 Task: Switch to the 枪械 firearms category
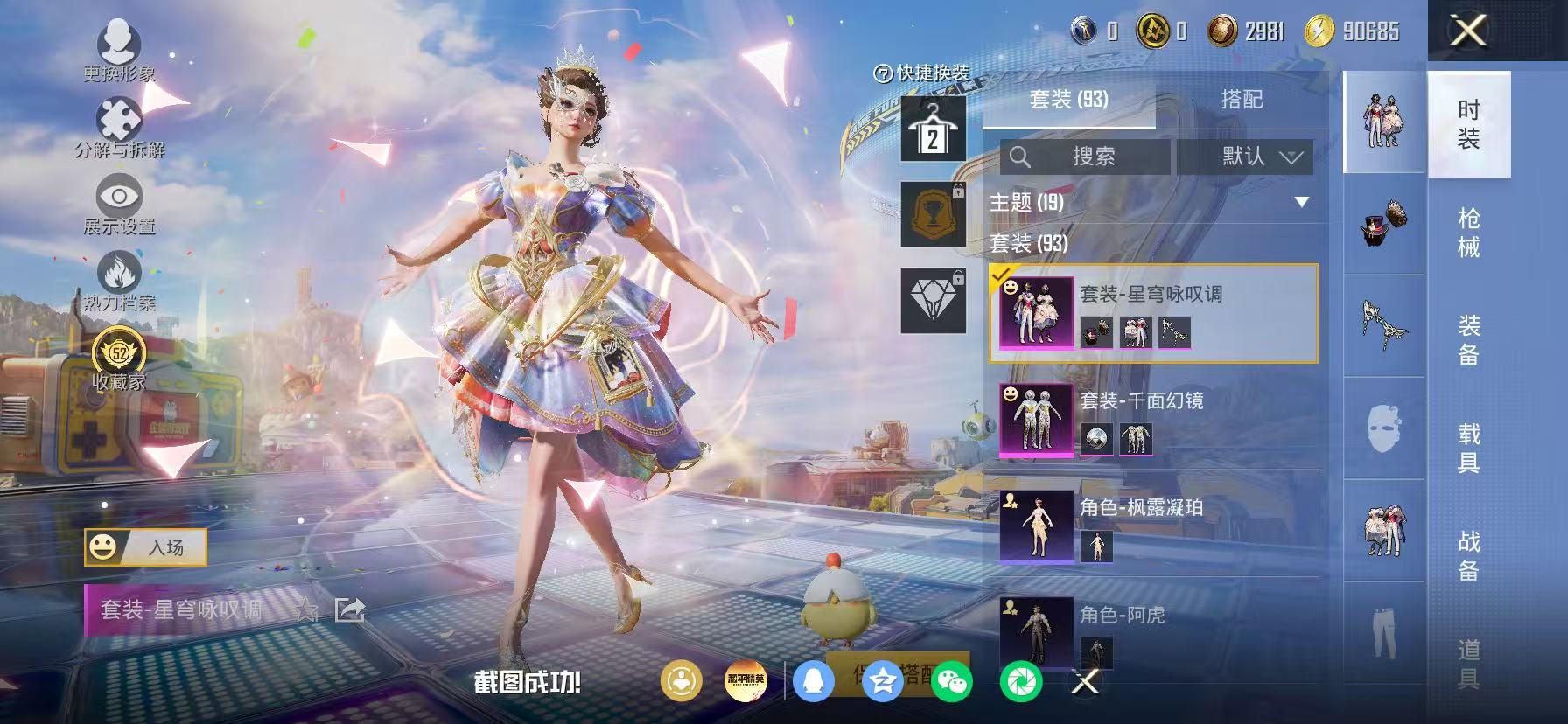click(x=1468, y=233)
